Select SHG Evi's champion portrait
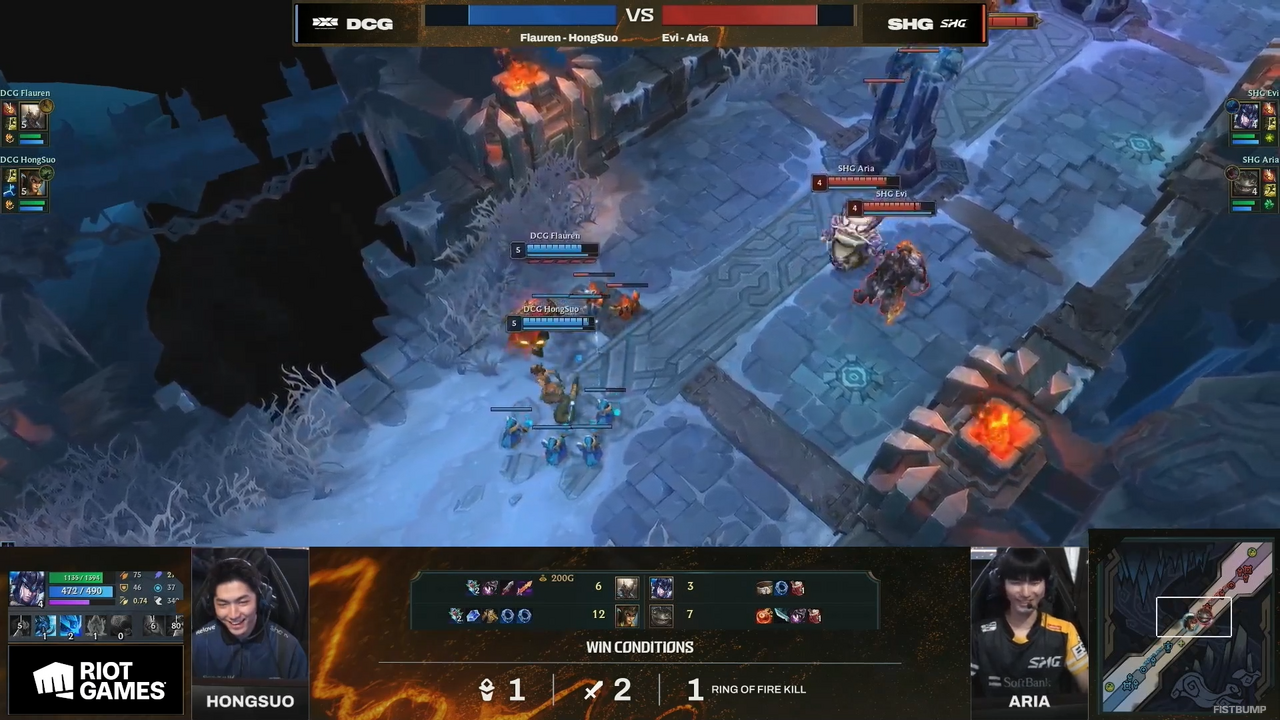Viewport: 1280px width, 720px height. click(1246, 116)
